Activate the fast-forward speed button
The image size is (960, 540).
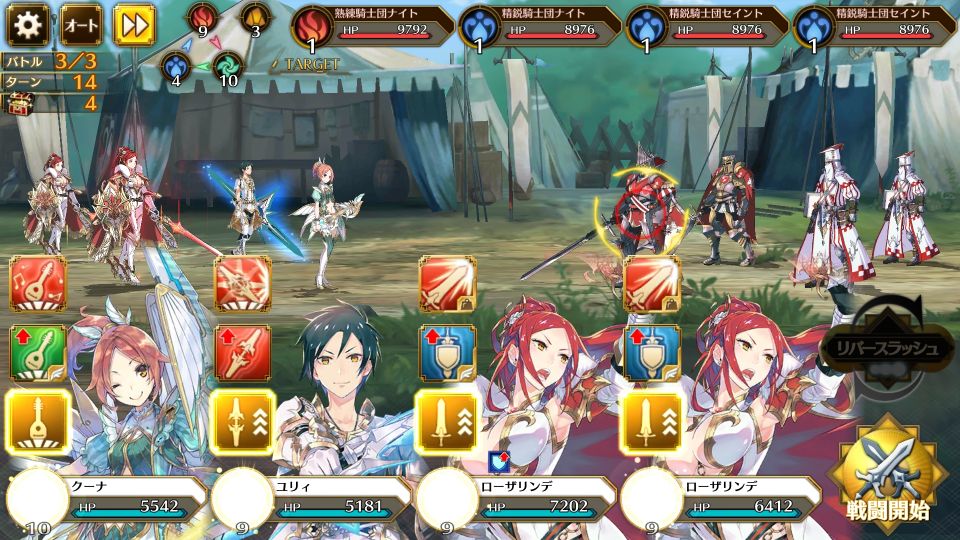133,24
